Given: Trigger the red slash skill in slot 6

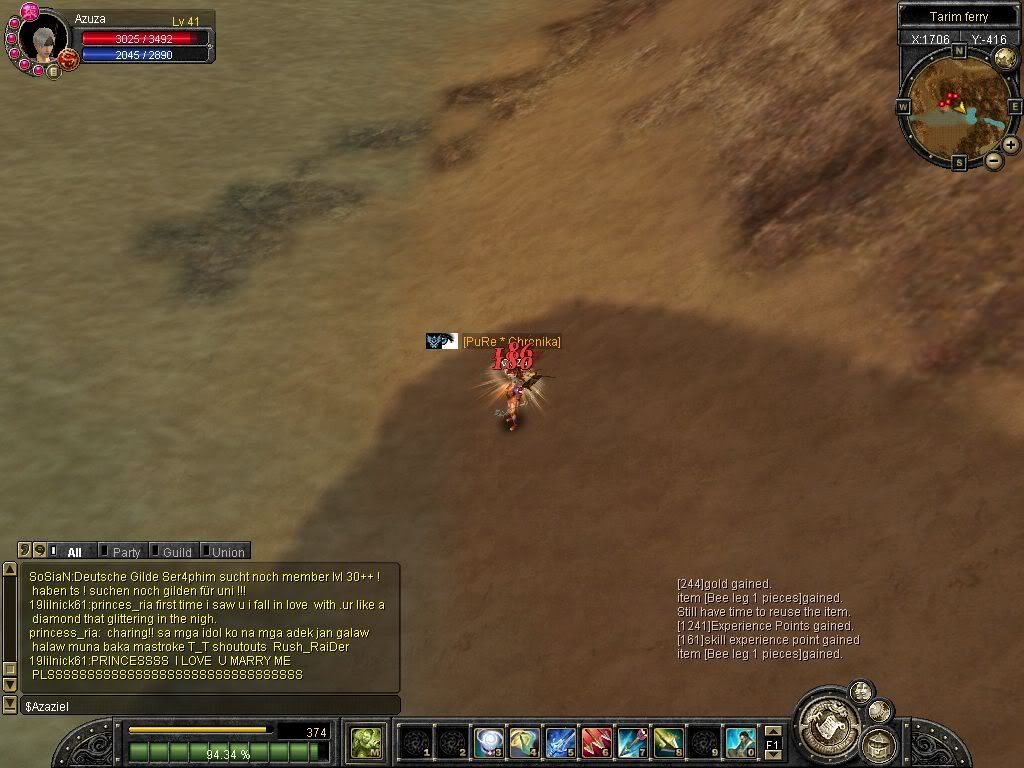Looking at the screenshot, I should pyautogui.click(x=596, y=742).
